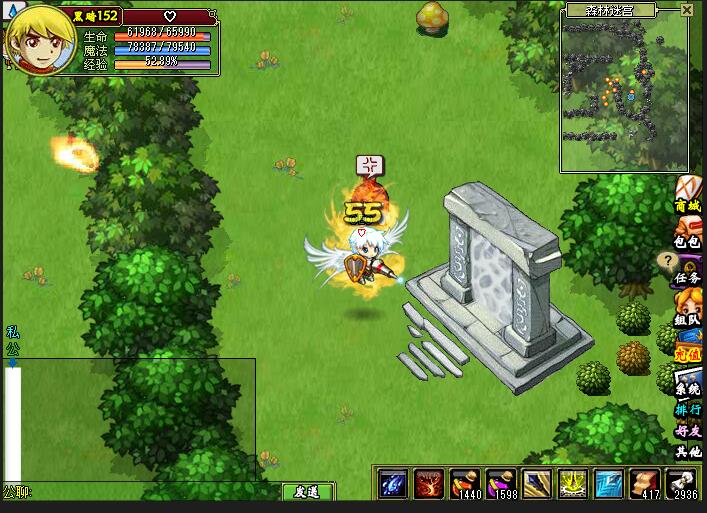The image size is (707, 513).
Task: Activate the blue crystal skill icon
Action: click(x=392, y=483)
